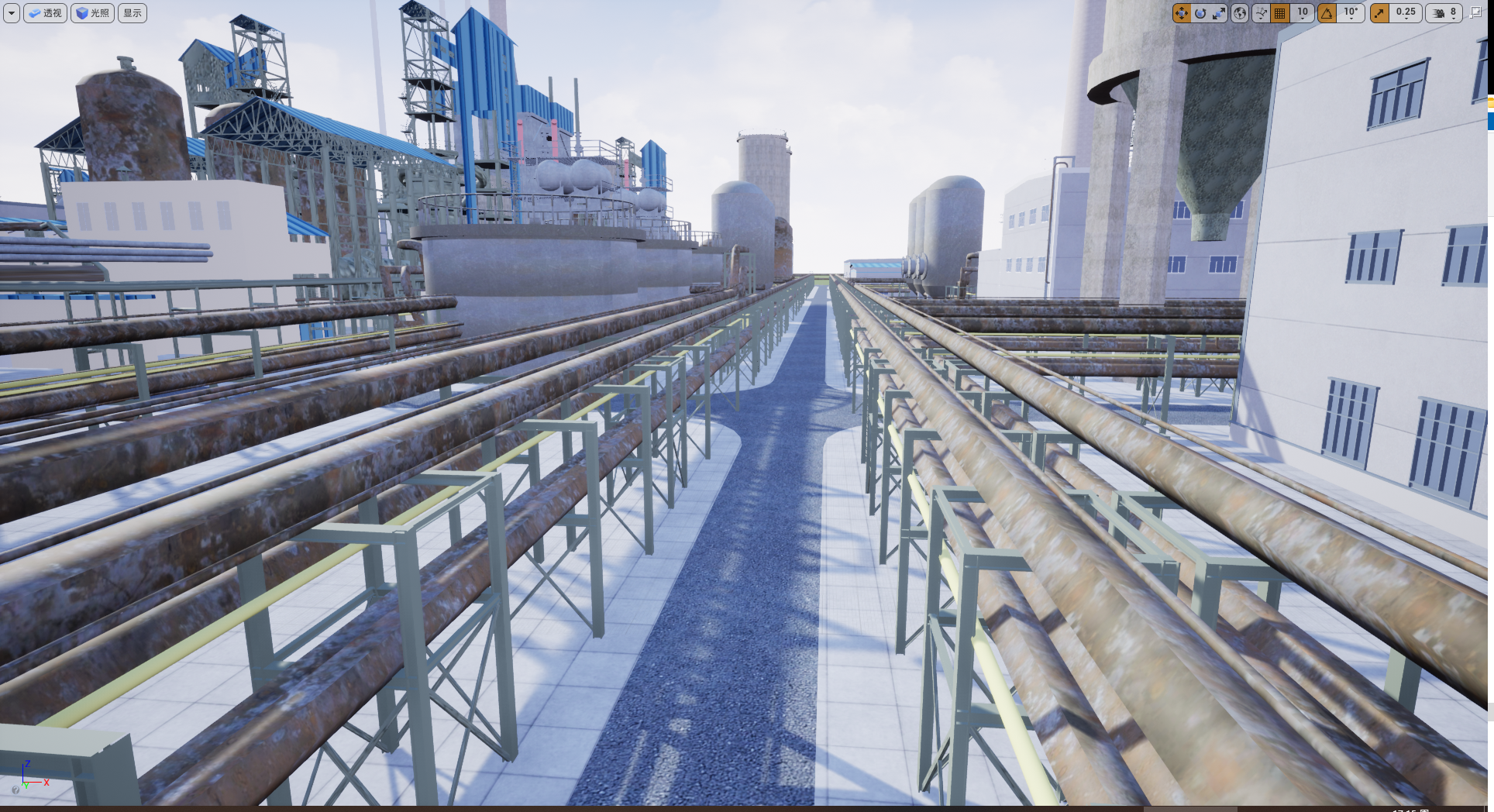Image resolution: width=1494 pixels, height=812 pixels.
Task: Open the grid snap value 10 dropdown
Action: (x=1303, y=13)
